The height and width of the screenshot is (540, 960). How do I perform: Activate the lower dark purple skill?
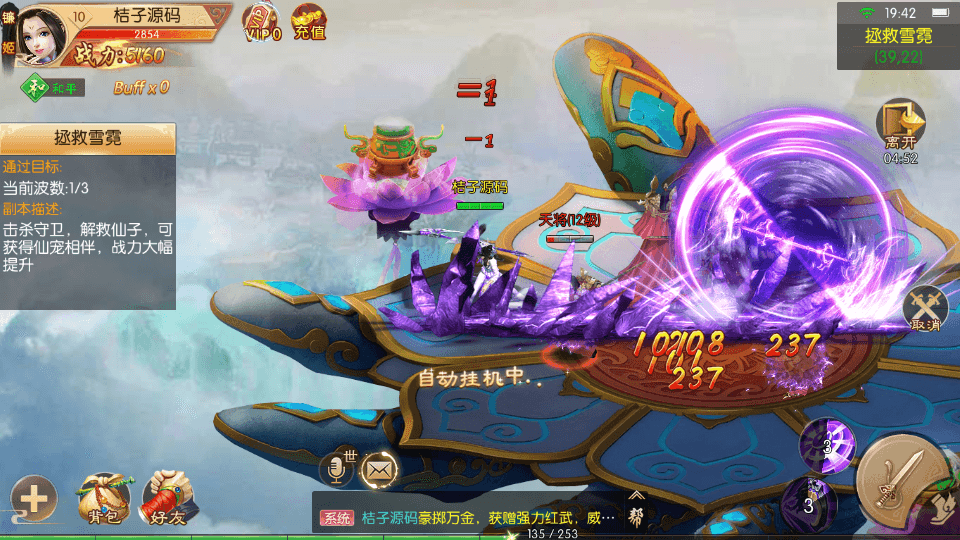click(x=808, y=501)
